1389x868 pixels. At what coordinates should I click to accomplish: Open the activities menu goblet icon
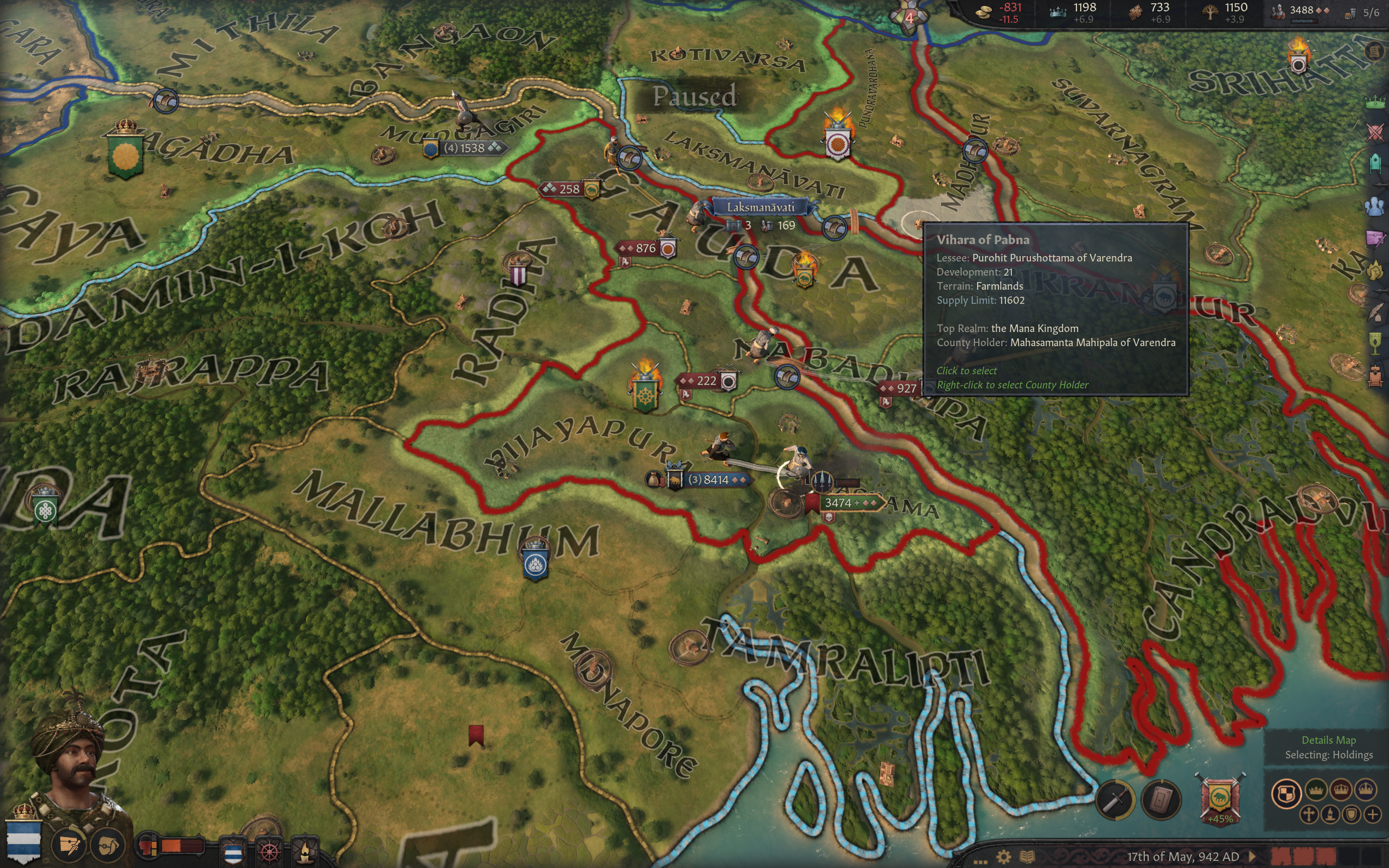(1376, 343)
